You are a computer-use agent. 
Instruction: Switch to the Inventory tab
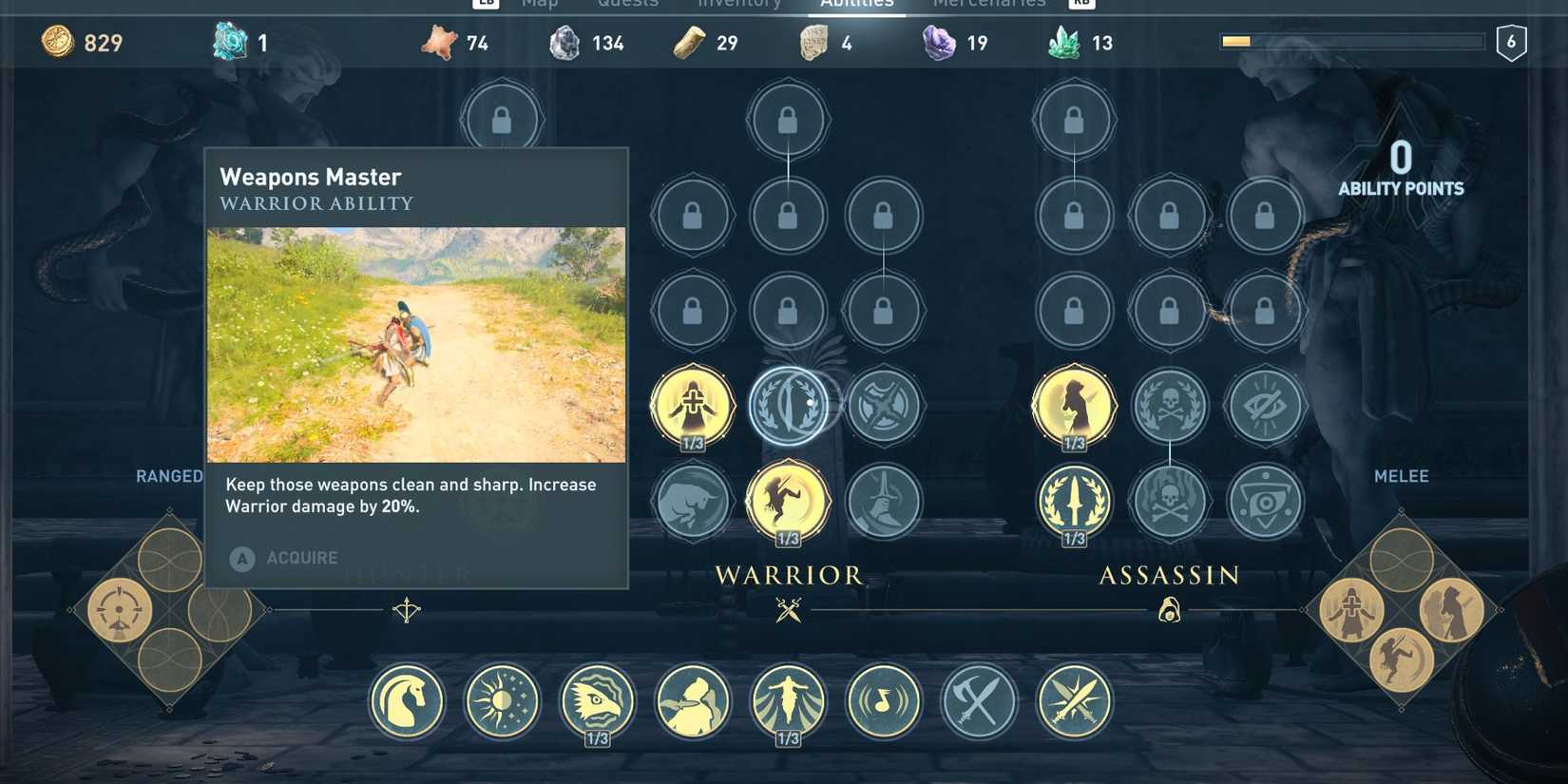[739, 6]
